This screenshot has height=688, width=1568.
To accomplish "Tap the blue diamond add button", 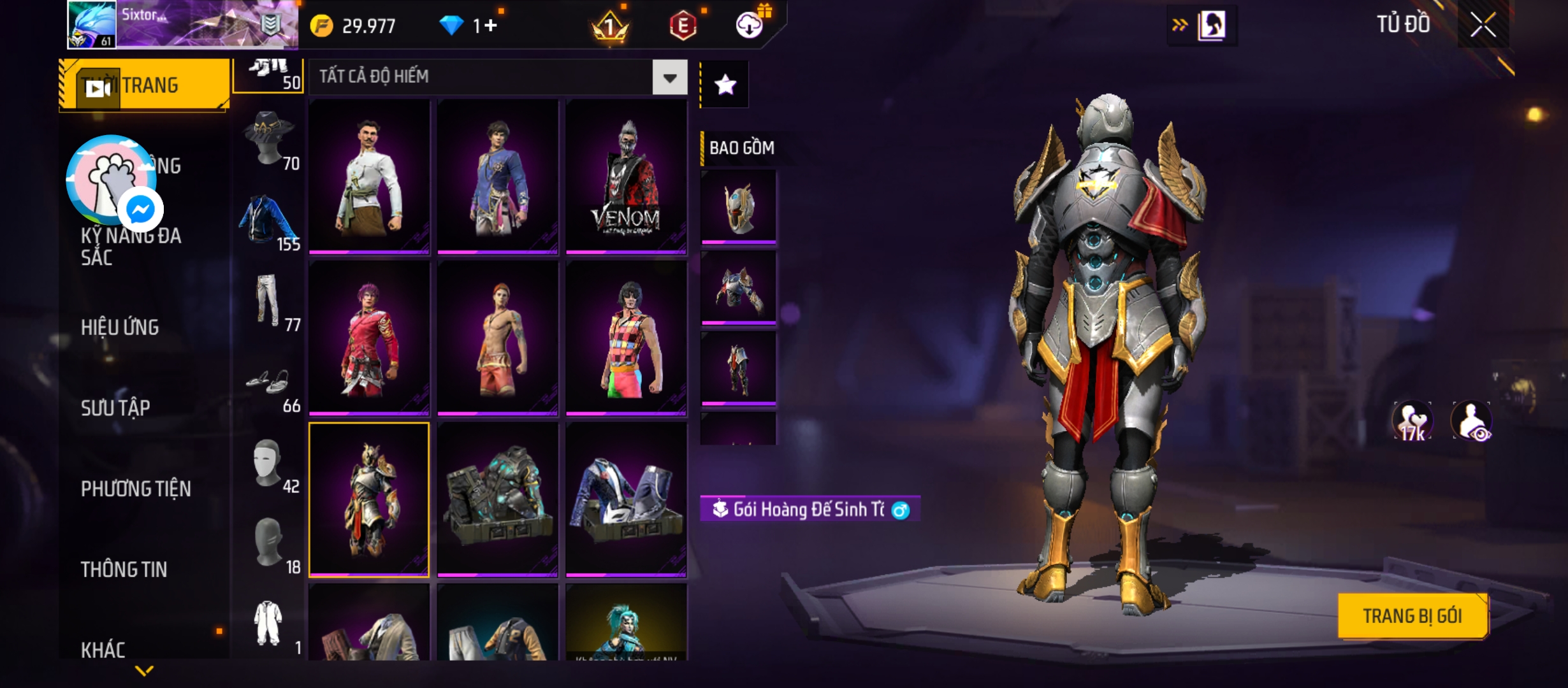I will coord(490,25).
